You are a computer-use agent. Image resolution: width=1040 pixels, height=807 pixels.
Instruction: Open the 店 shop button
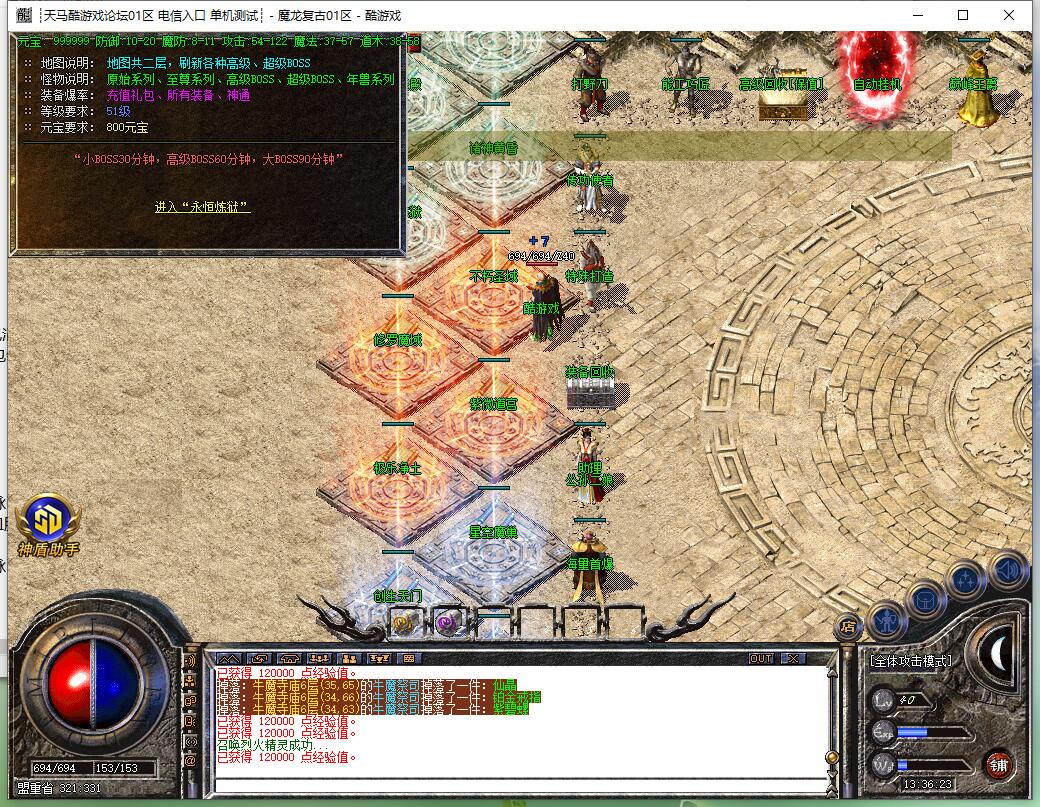point(846,627)
